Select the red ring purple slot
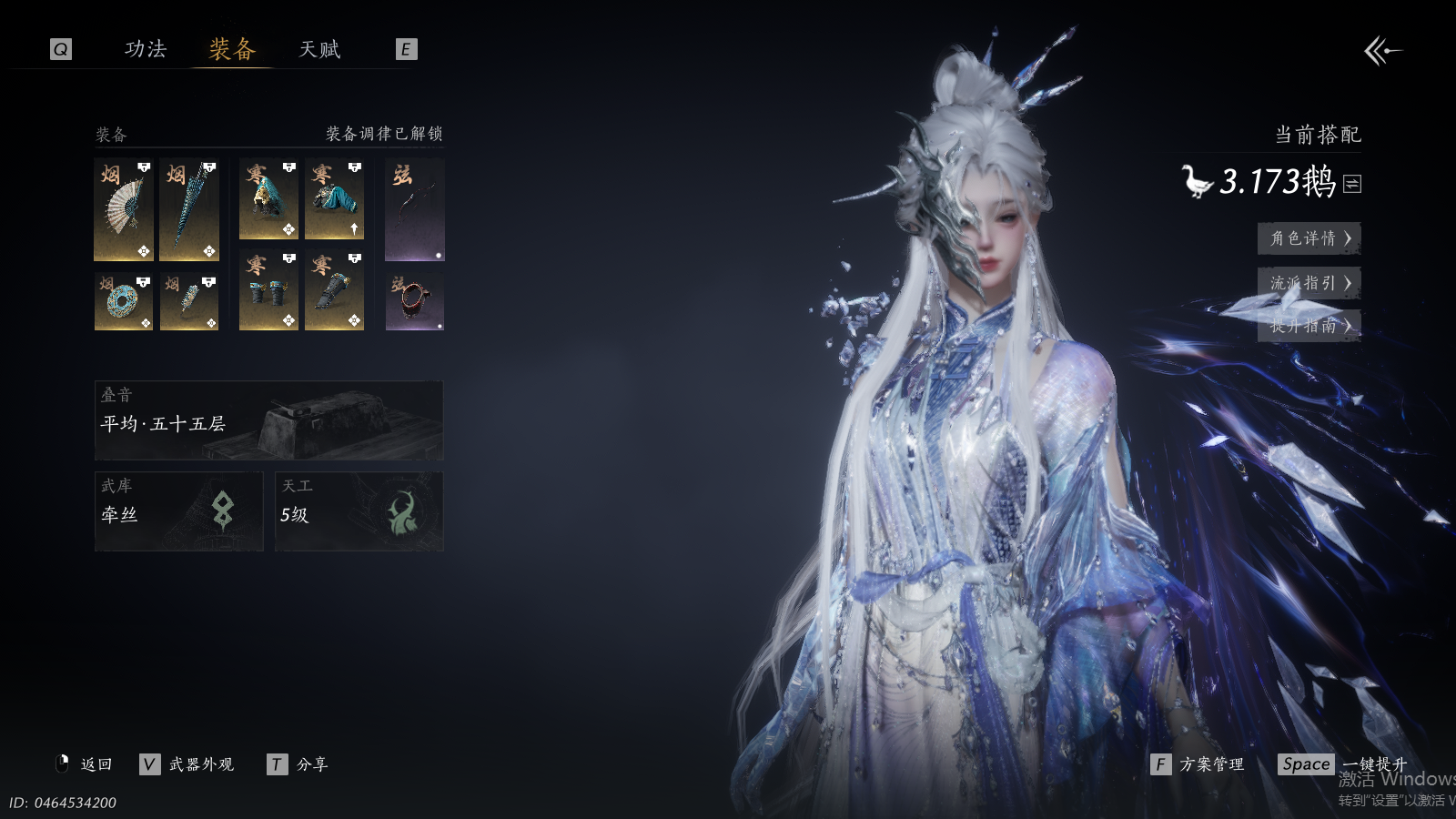This screenshot has height=819, width=1456. 415,301
